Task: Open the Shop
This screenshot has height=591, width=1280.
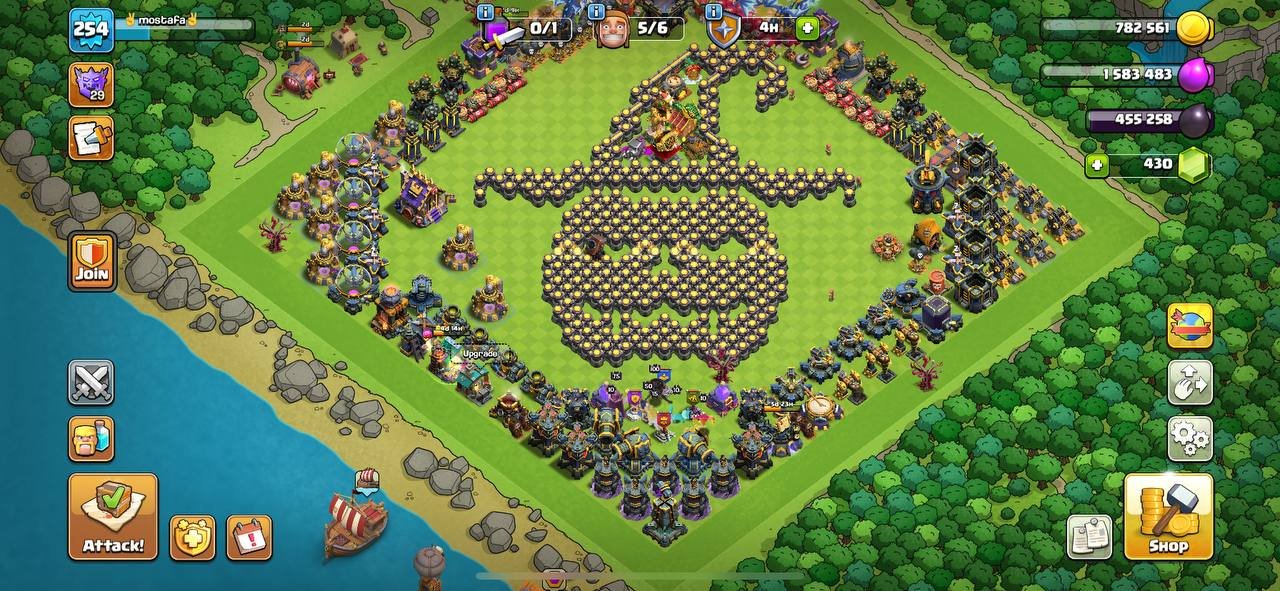Action: [x=1168, y=516]
